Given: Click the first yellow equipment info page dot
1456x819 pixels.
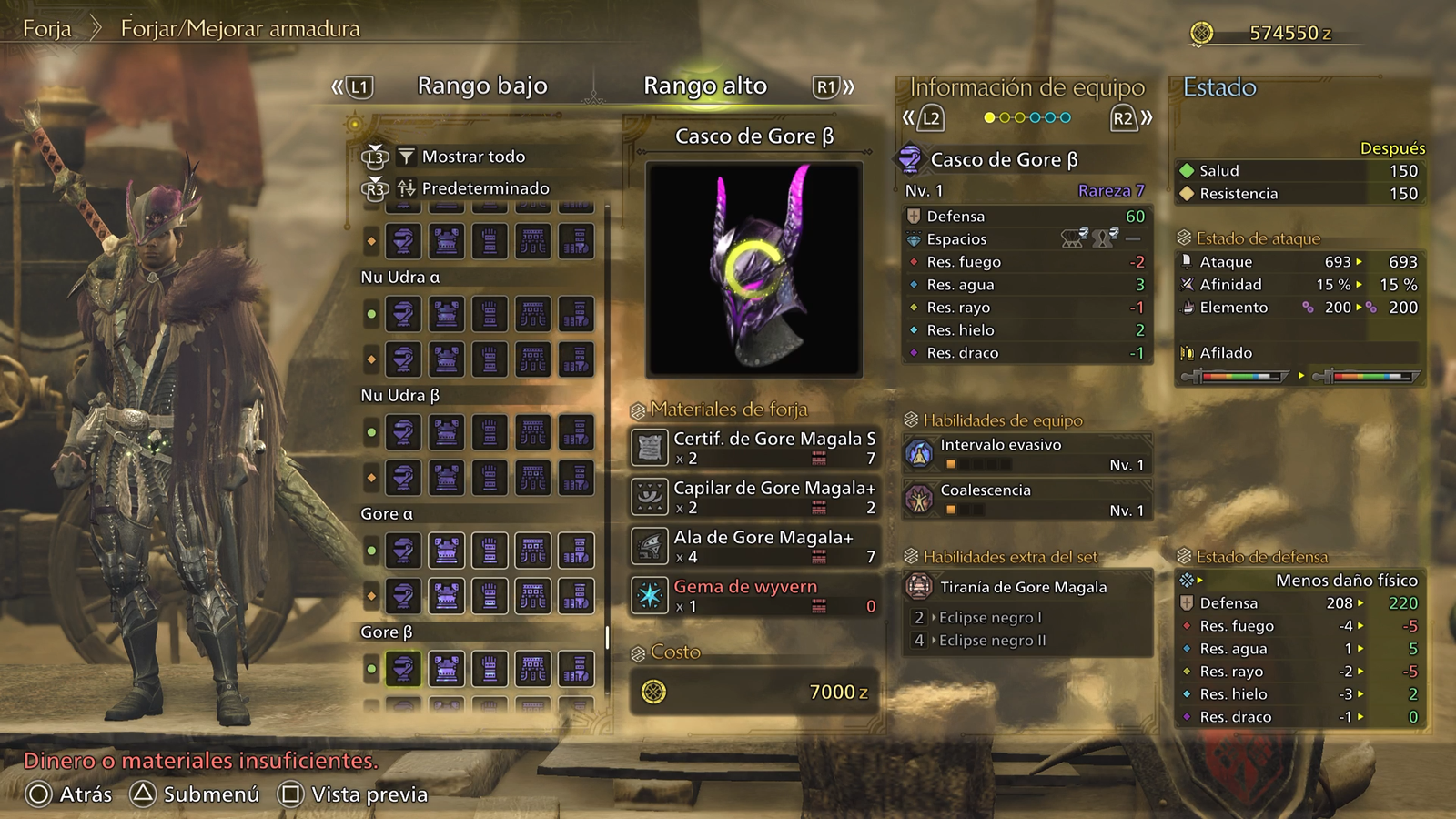Looking at the screenshot, I should point(989,117).
